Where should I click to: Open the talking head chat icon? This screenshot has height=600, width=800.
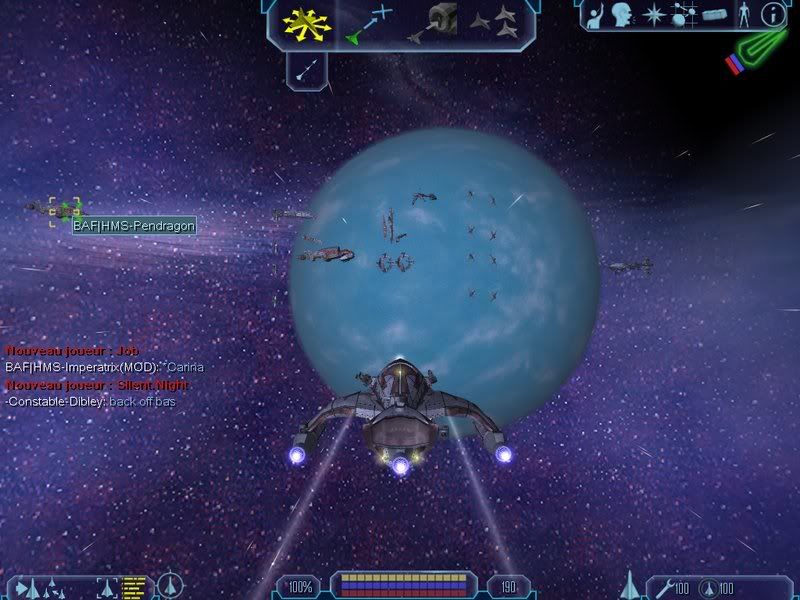click(623, 16)
